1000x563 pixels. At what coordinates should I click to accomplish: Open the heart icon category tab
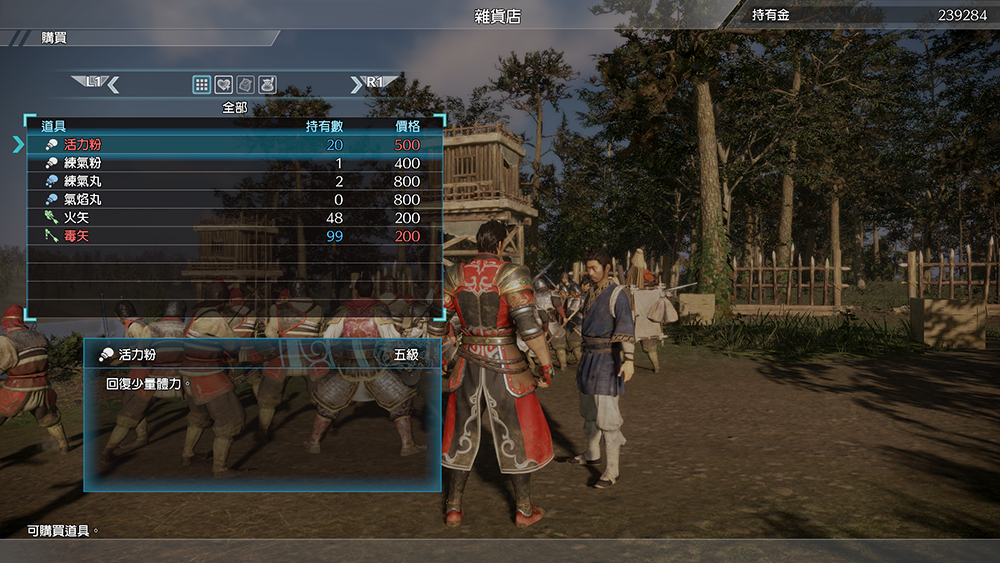pyautogui.click(x=223, y=85)
